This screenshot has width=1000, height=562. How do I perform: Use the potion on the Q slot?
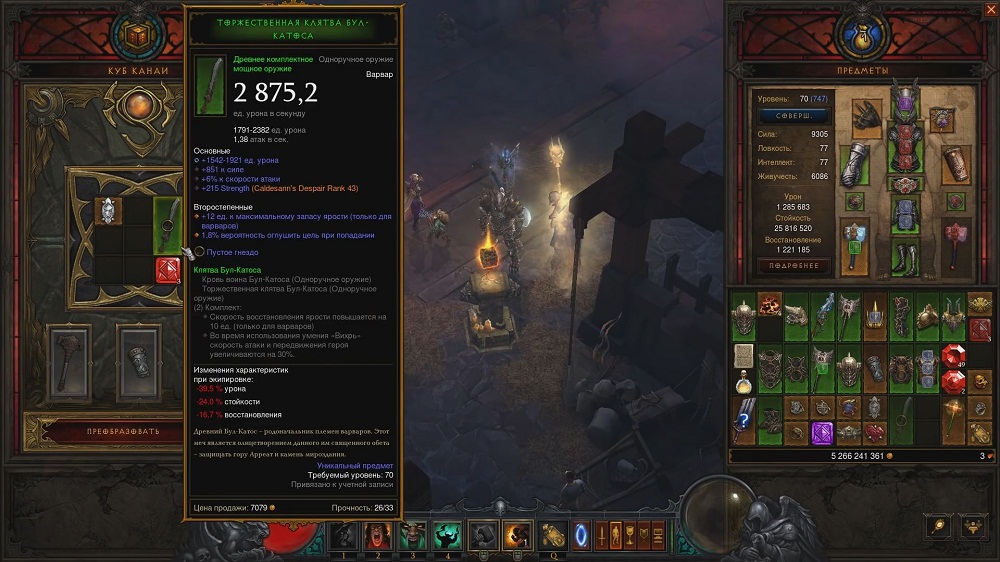pyautogui.click(x=552, y=535)
